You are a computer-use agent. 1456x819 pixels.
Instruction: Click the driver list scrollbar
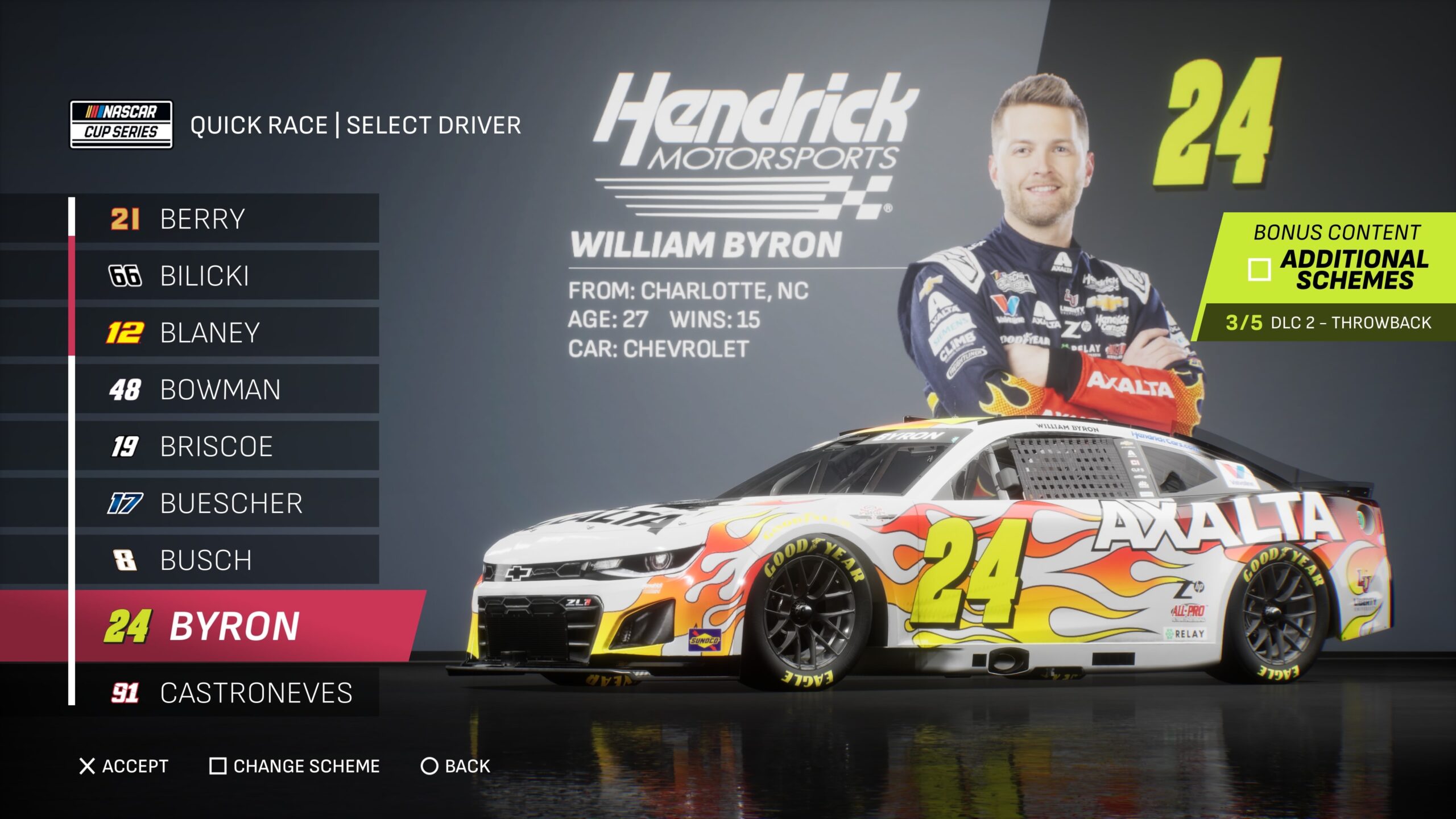[x=72, y=296]
